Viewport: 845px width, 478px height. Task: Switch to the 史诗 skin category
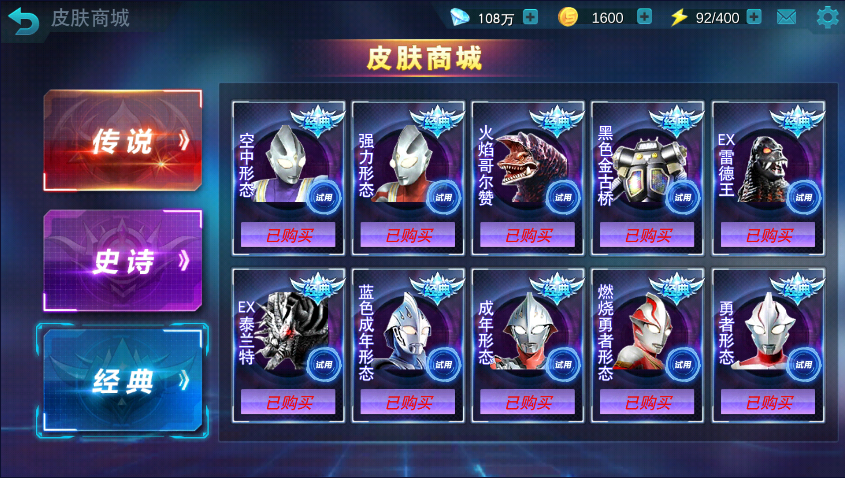click(x=123, y=261)
